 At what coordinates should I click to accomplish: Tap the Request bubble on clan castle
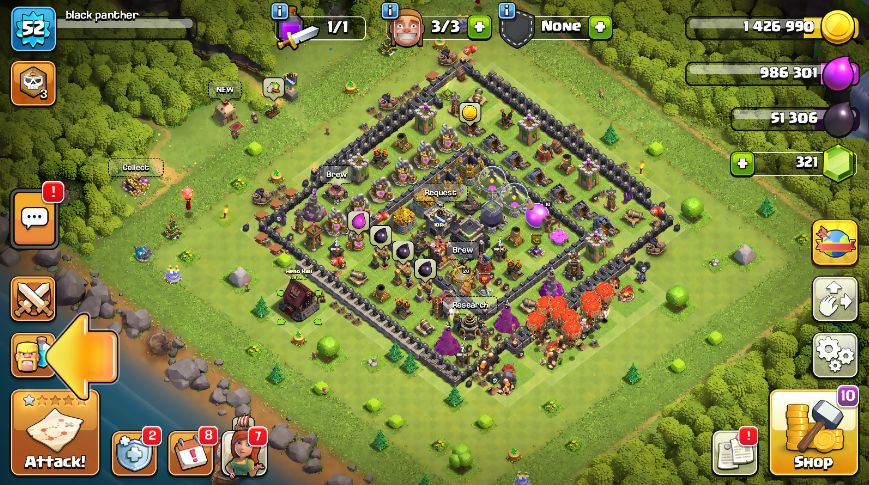tap(440, 192)
